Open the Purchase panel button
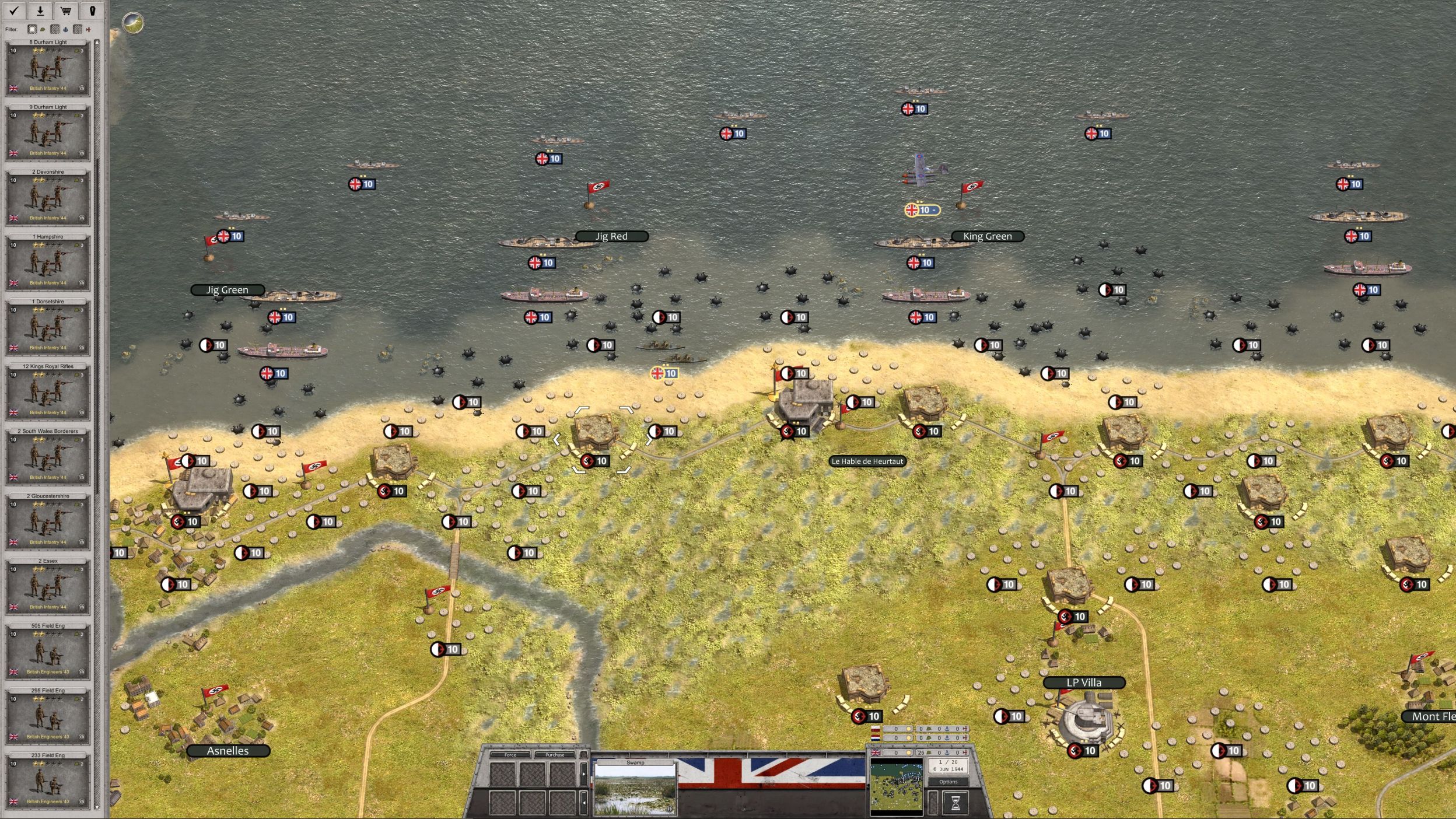1456x819 pixels. pyautogui.click(x=555, y=755)
